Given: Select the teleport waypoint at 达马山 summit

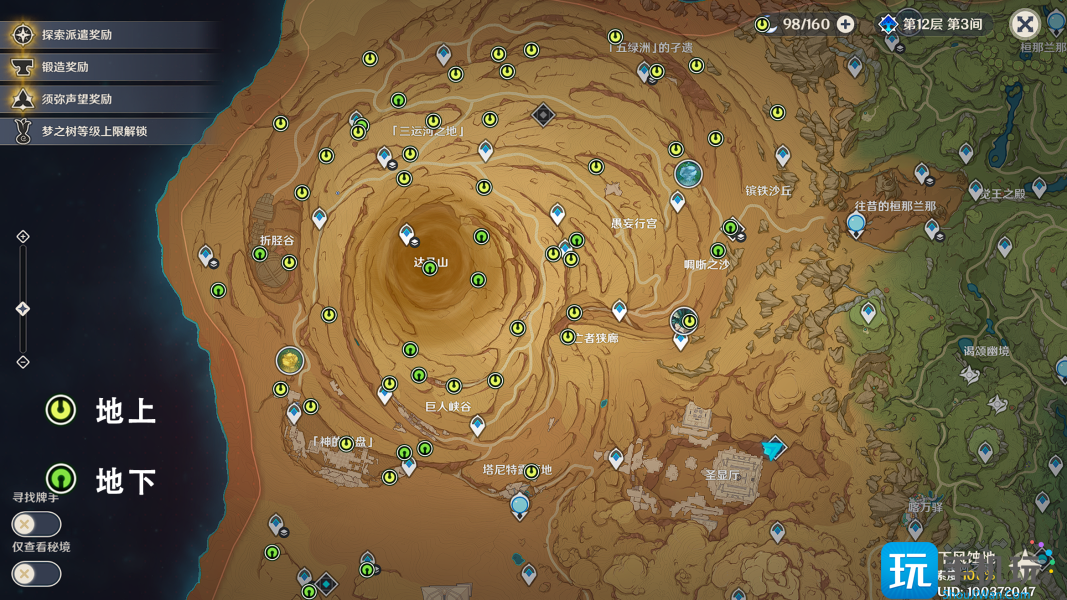Looking at the screenshot, I should point(407,235).
